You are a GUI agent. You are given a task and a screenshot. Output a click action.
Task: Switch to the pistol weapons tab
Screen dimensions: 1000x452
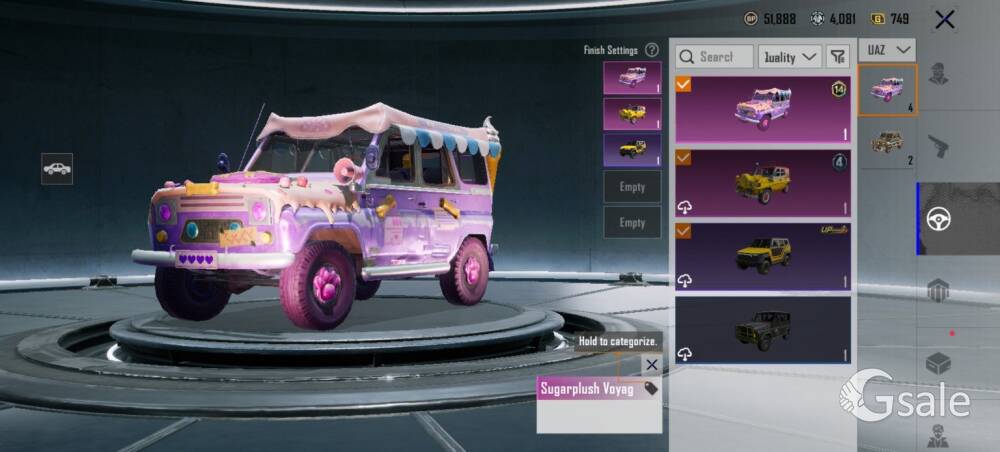pyautogui.click(x=939, y=146)
